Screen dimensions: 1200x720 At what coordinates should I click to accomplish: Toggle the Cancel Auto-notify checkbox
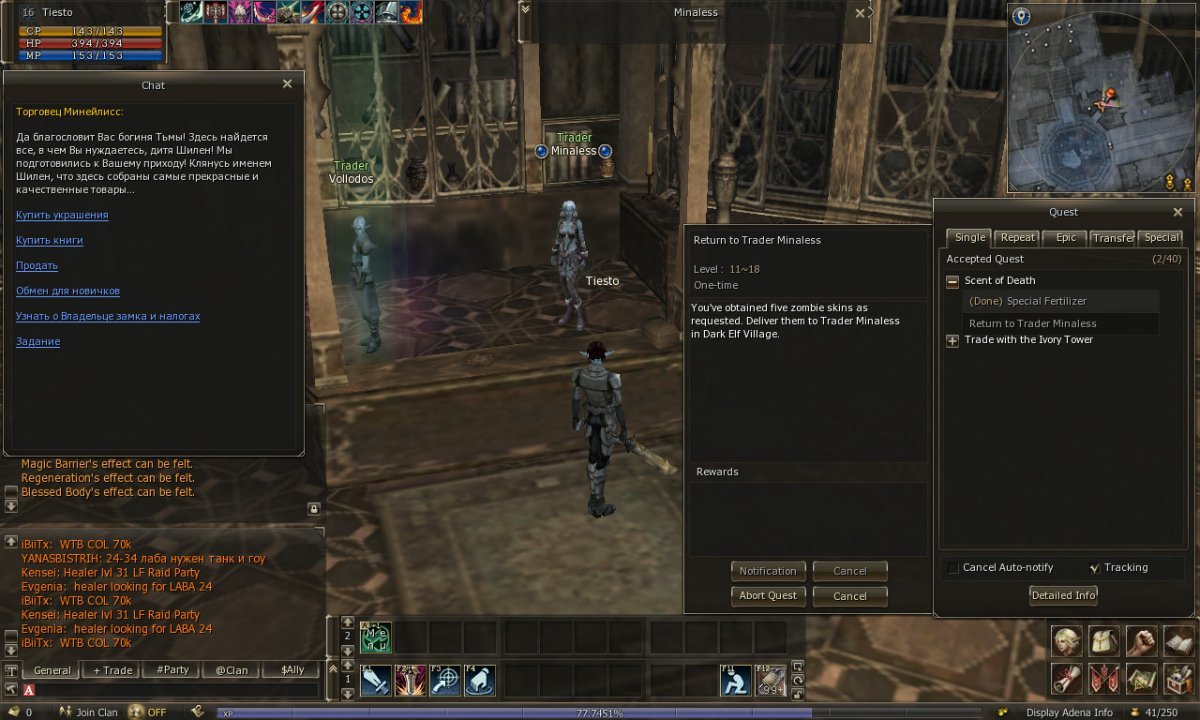coord(953,568)
